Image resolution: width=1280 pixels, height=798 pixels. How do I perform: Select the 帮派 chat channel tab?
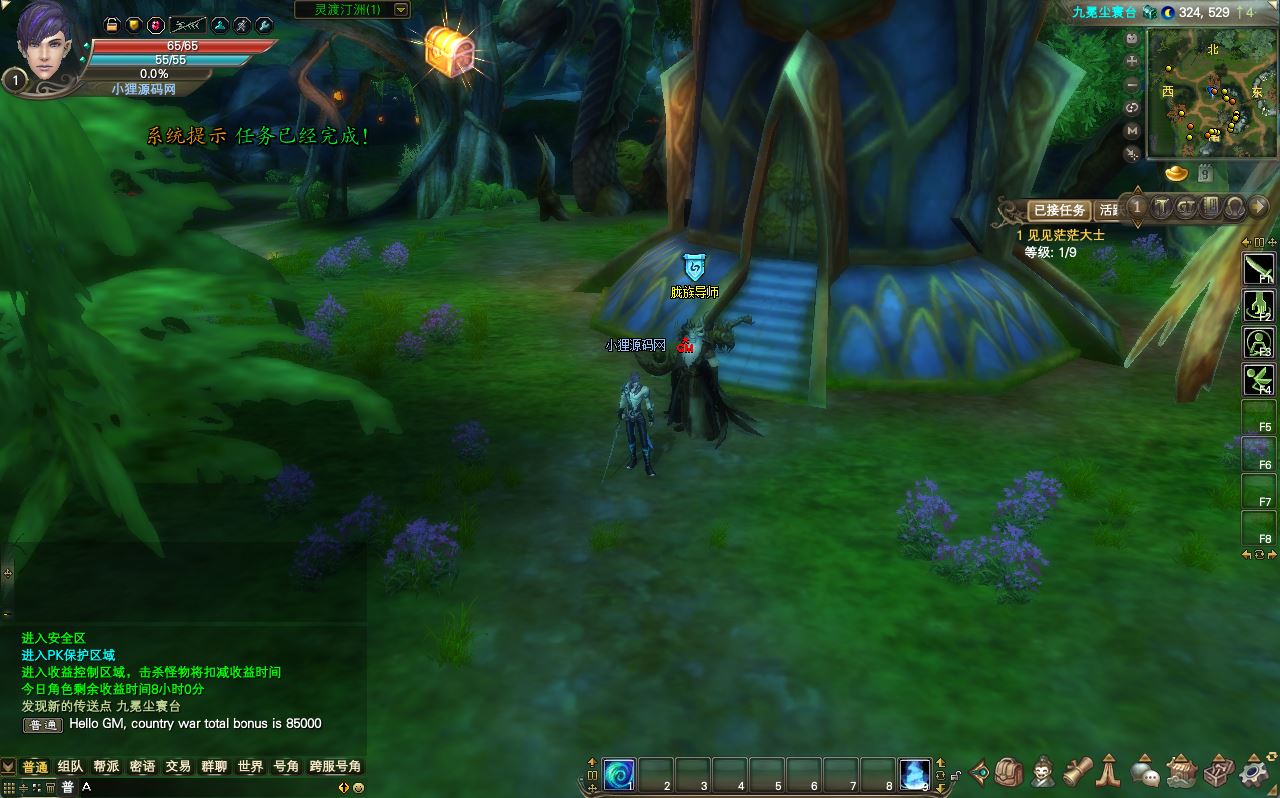coord(106,767)
